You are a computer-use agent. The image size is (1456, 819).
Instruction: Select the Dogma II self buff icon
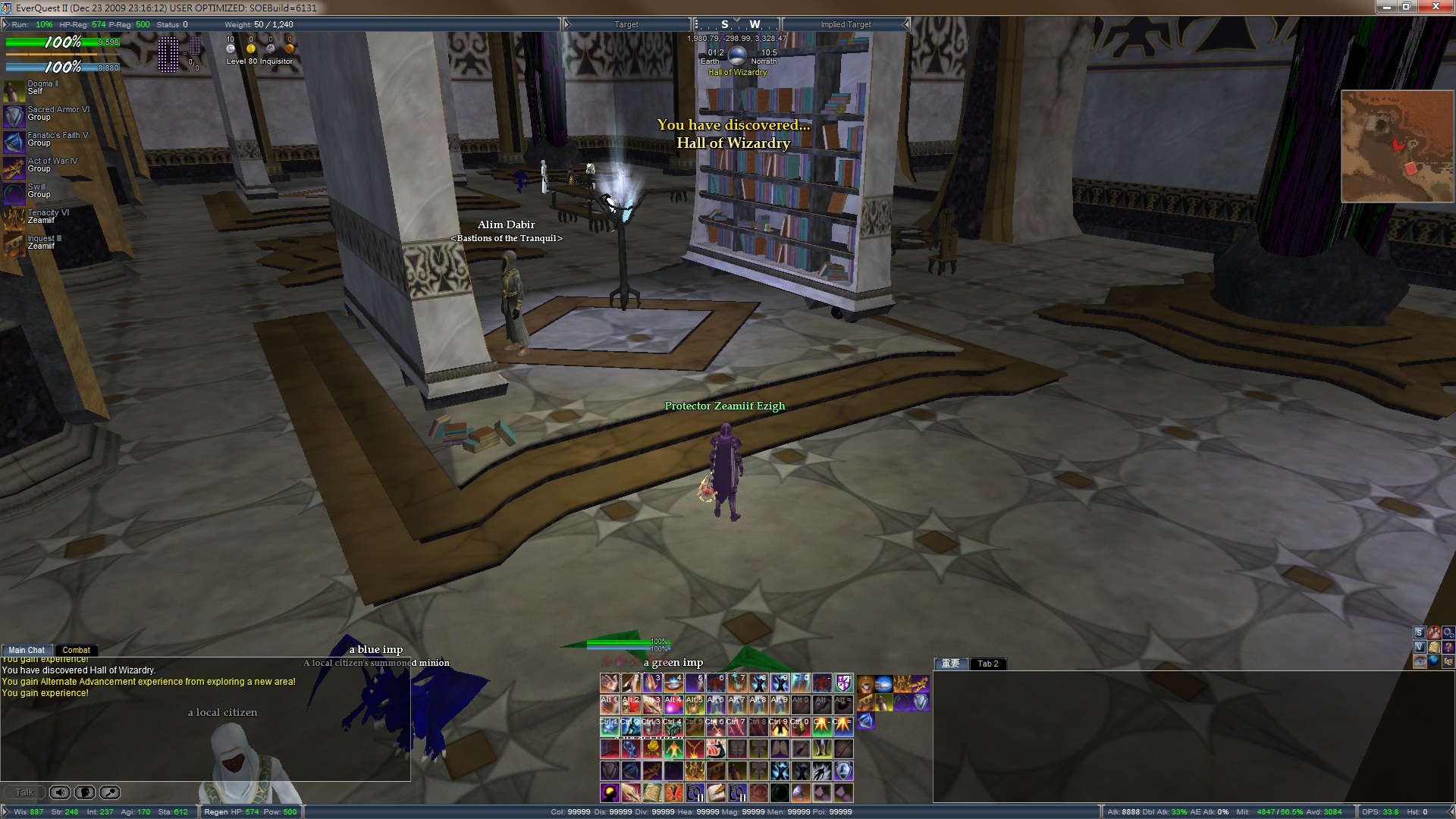(x=14, y=91)
